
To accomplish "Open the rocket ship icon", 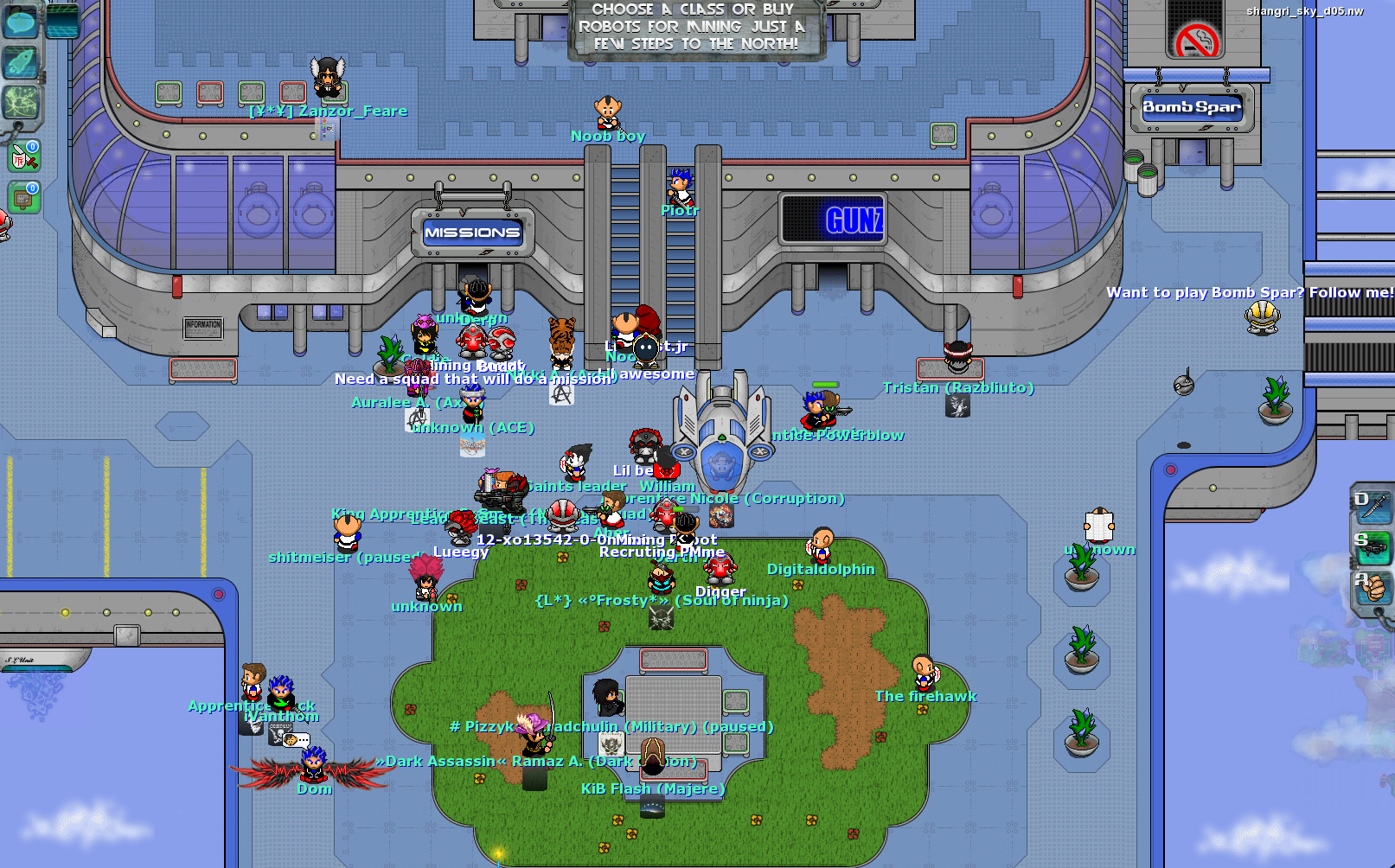I will click(21, 62).
